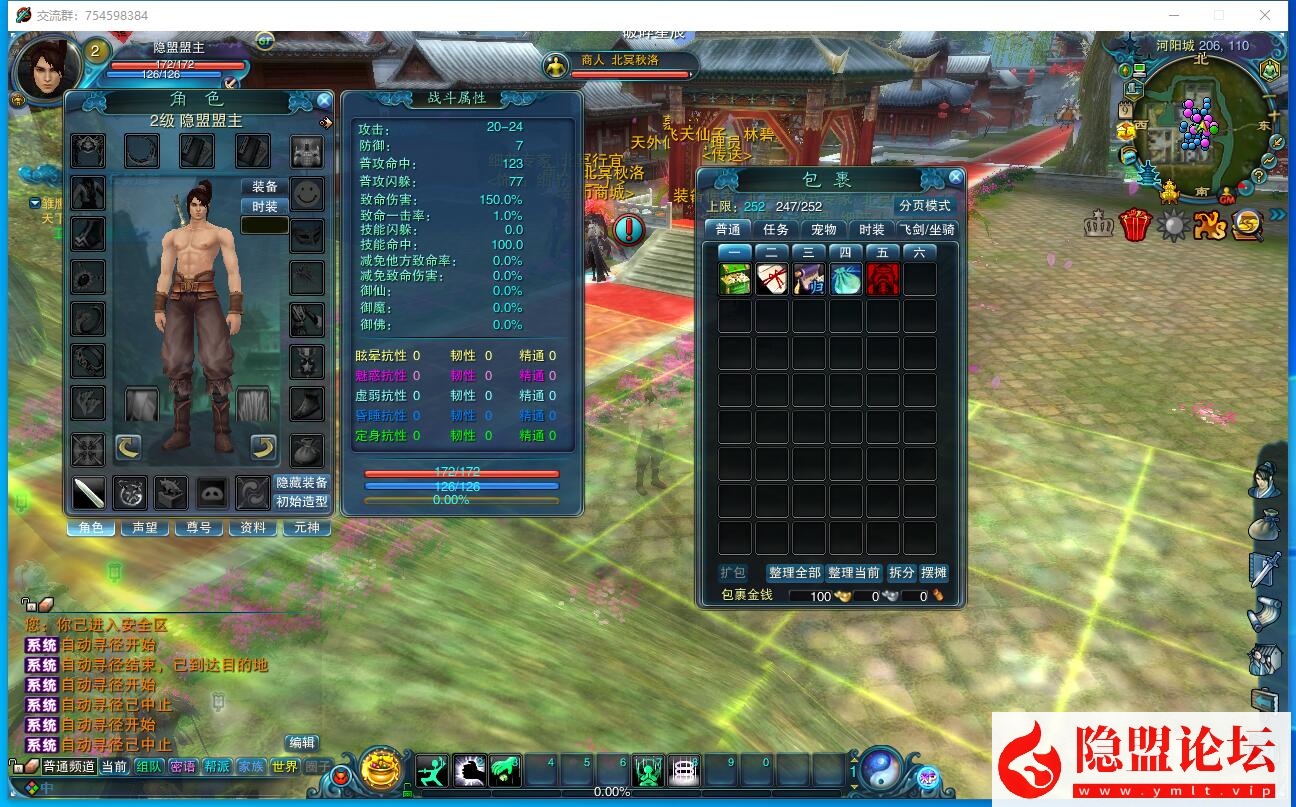Click the 整理全部 button
Image resolution: width=1296 pixels, height=807 pixels.
click(794, 573)
